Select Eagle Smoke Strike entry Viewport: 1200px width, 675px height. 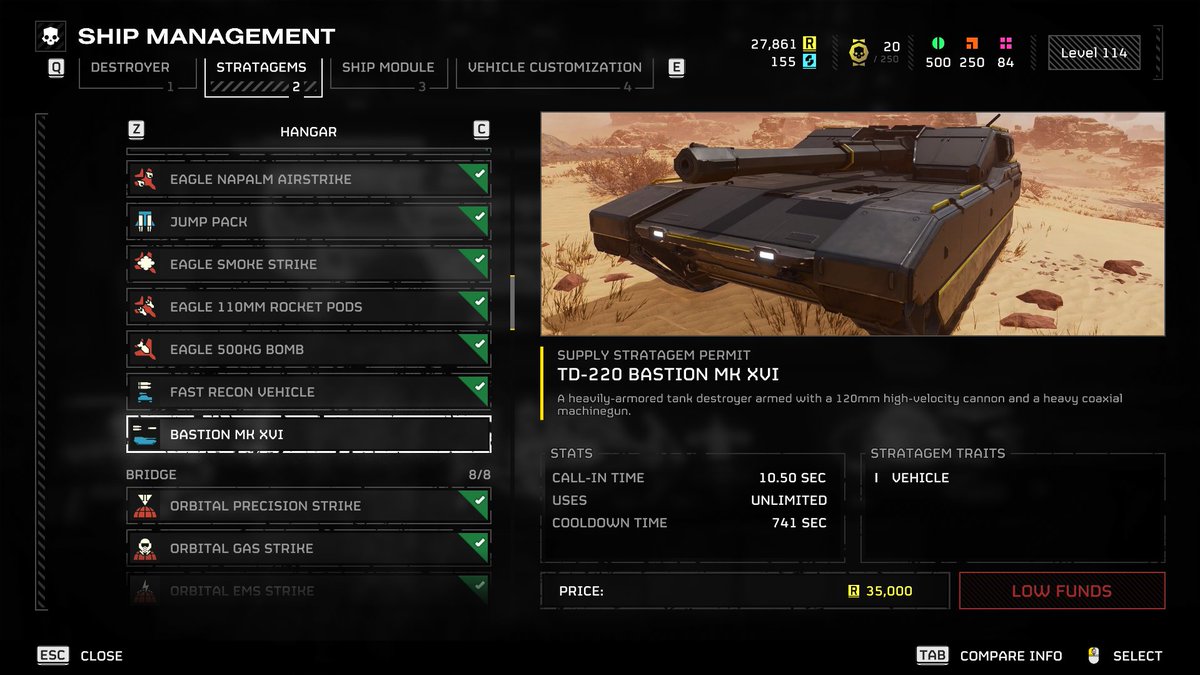click(x=308, y=264)
